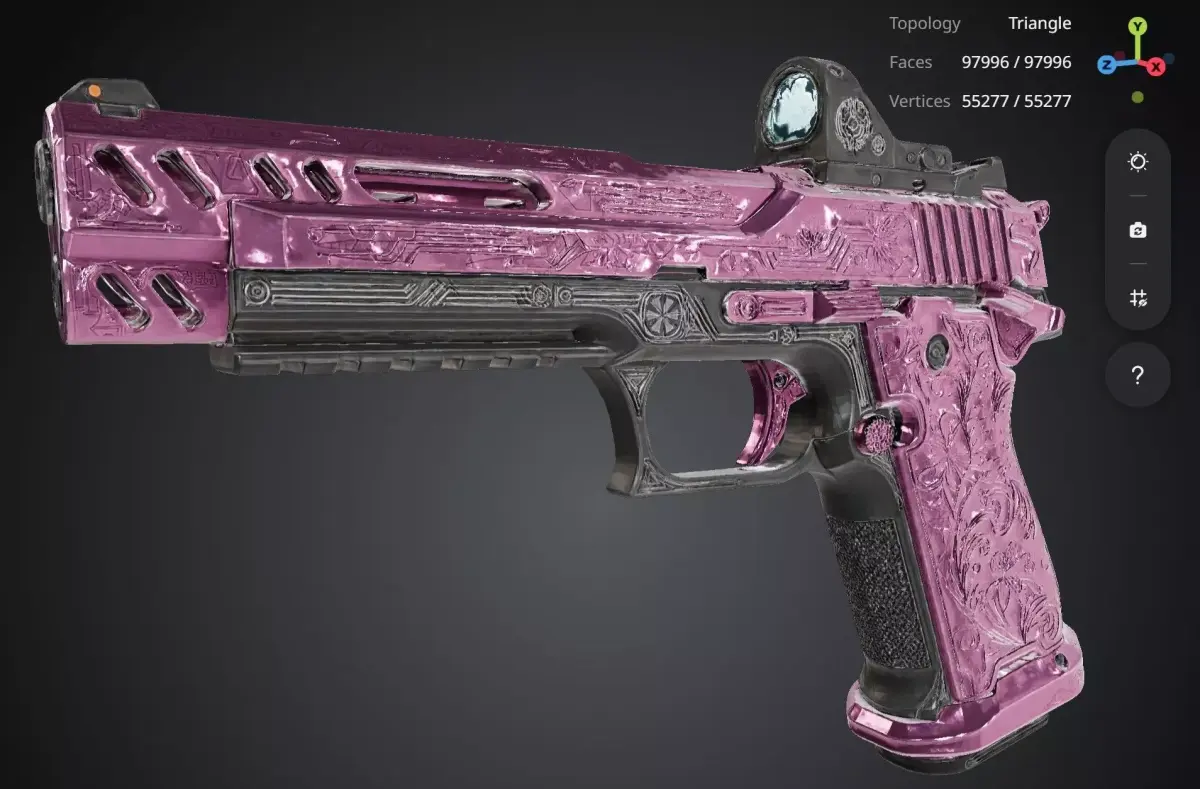The image size is (1200, 789).
Task: Snap view to green Y axis
Action: pyautogui.click(x=1138, y=26)
